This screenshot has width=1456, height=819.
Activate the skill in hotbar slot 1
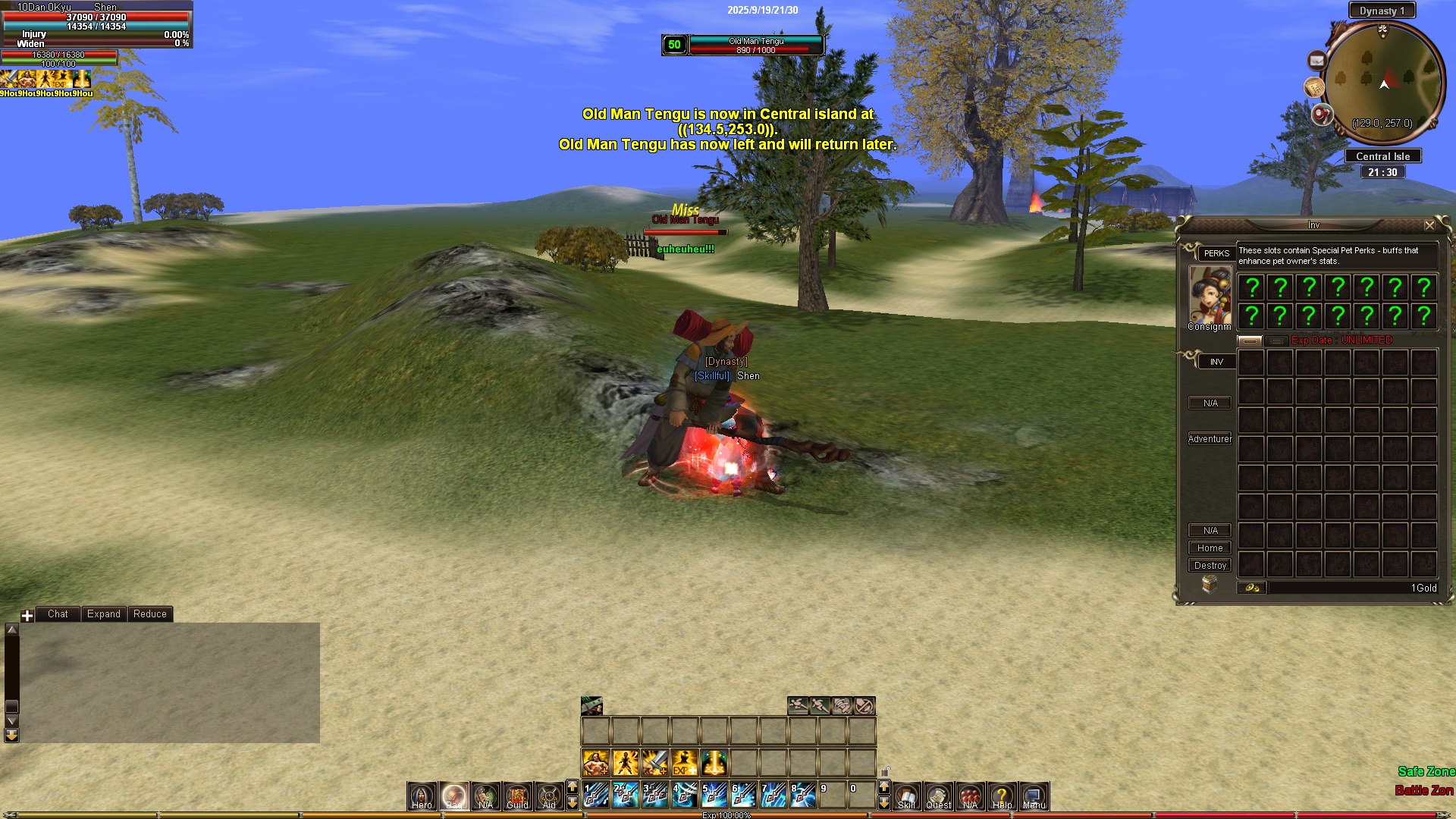coord(595,795)
